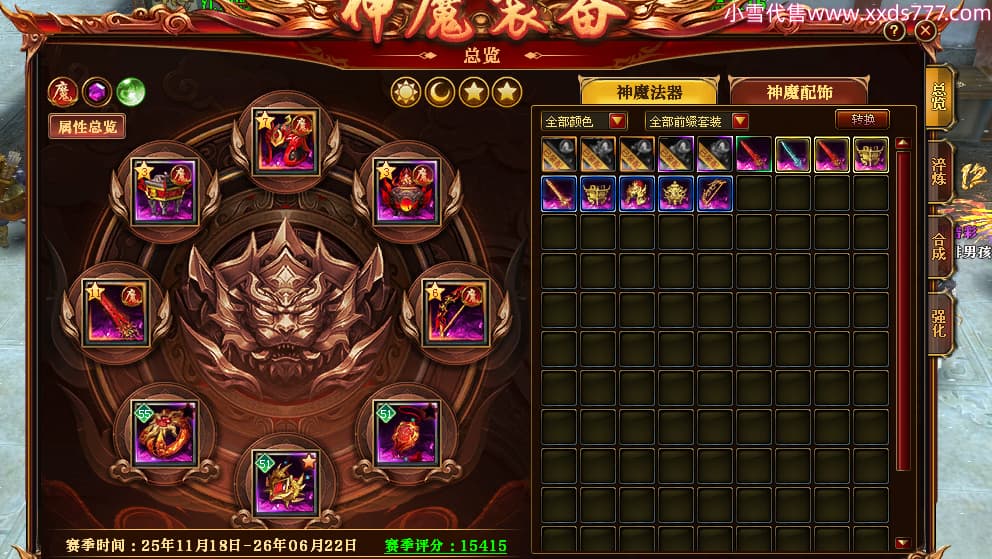Open the question mark help button
The width and height of the screenshot is (992, 559).
click(894, 31)
